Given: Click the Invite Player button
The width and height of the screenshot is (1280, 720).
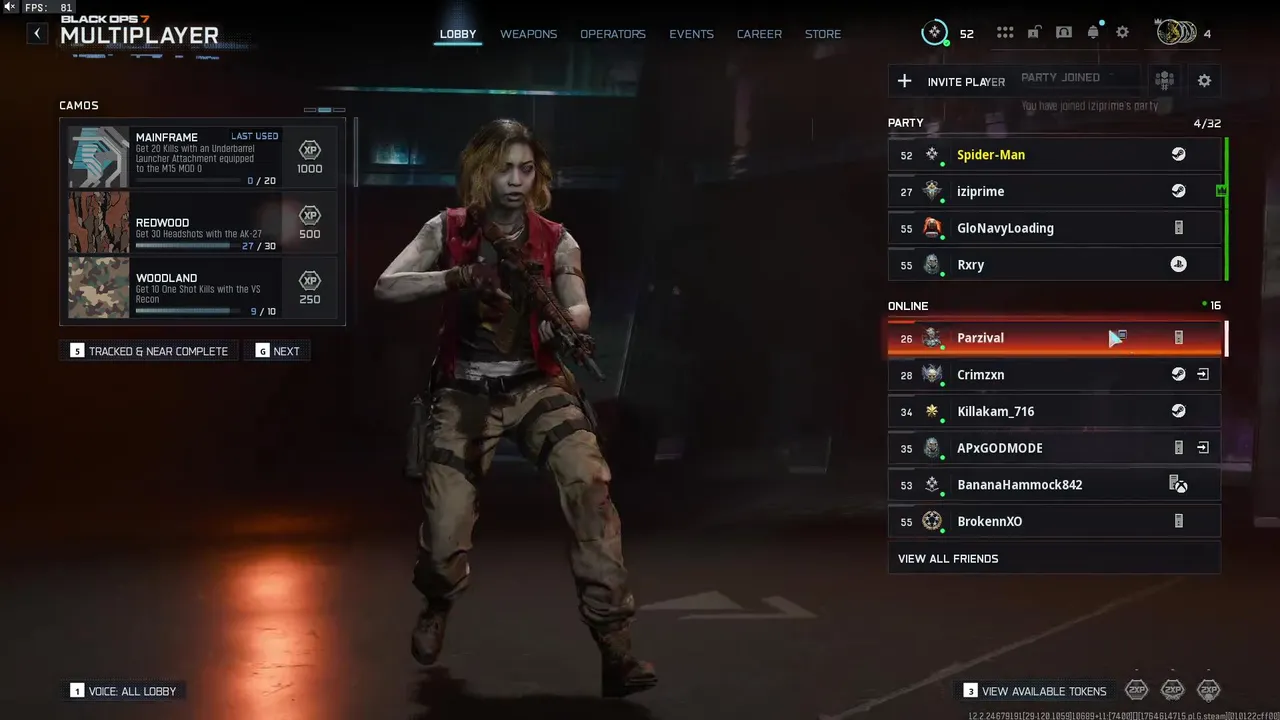Looking at the screenshot, I should pyautogui.click(x=950, y=81).
